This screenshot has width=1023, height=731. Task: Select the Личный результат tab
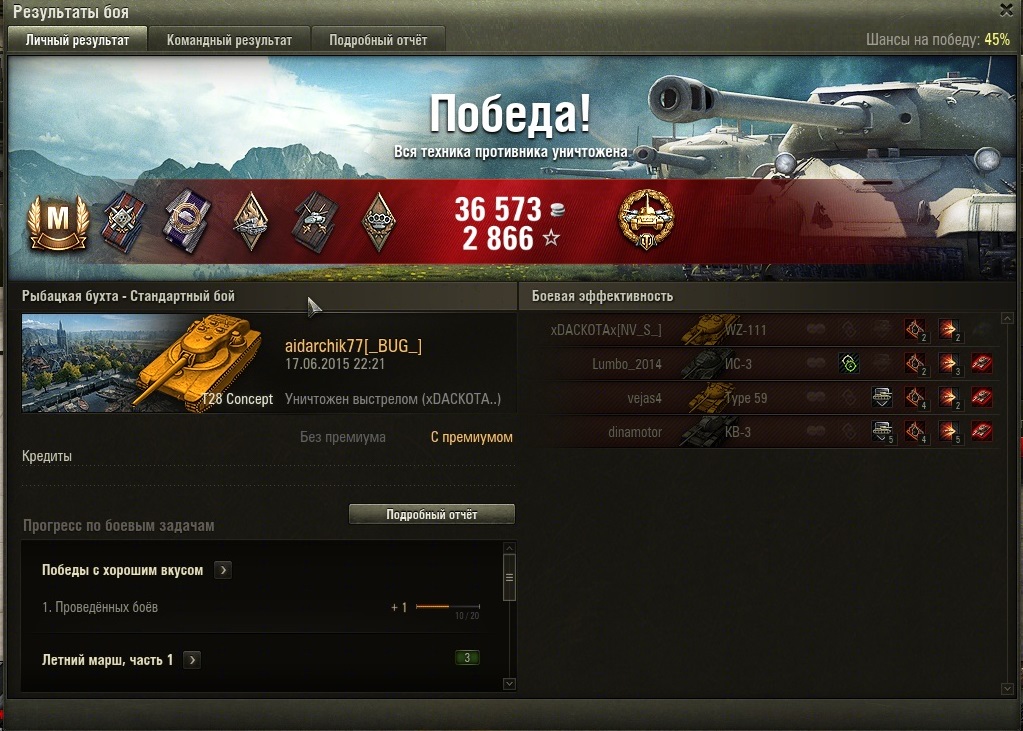tap(77, 40)
